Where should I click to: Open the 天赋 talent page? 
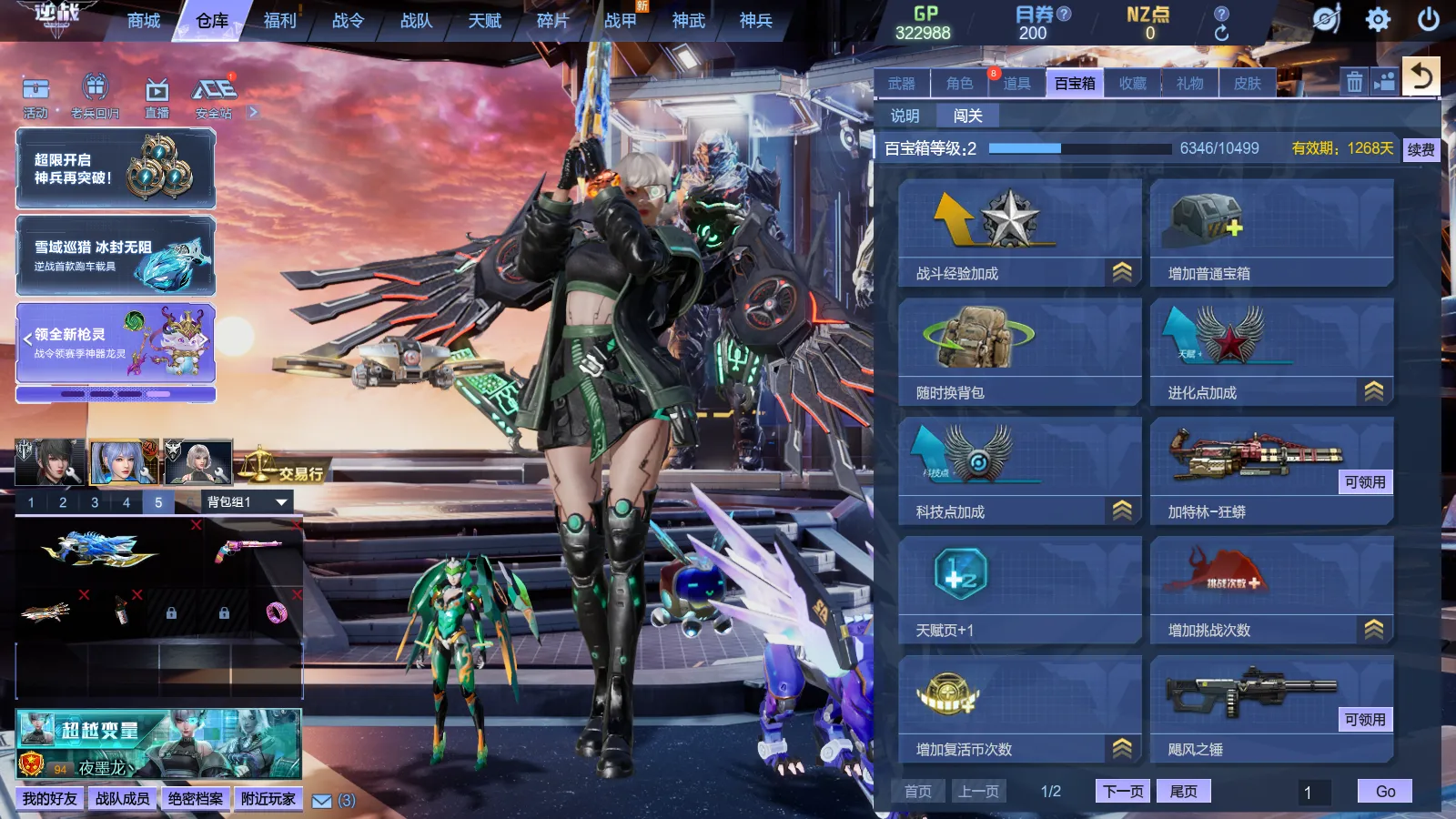pos(484,20)
